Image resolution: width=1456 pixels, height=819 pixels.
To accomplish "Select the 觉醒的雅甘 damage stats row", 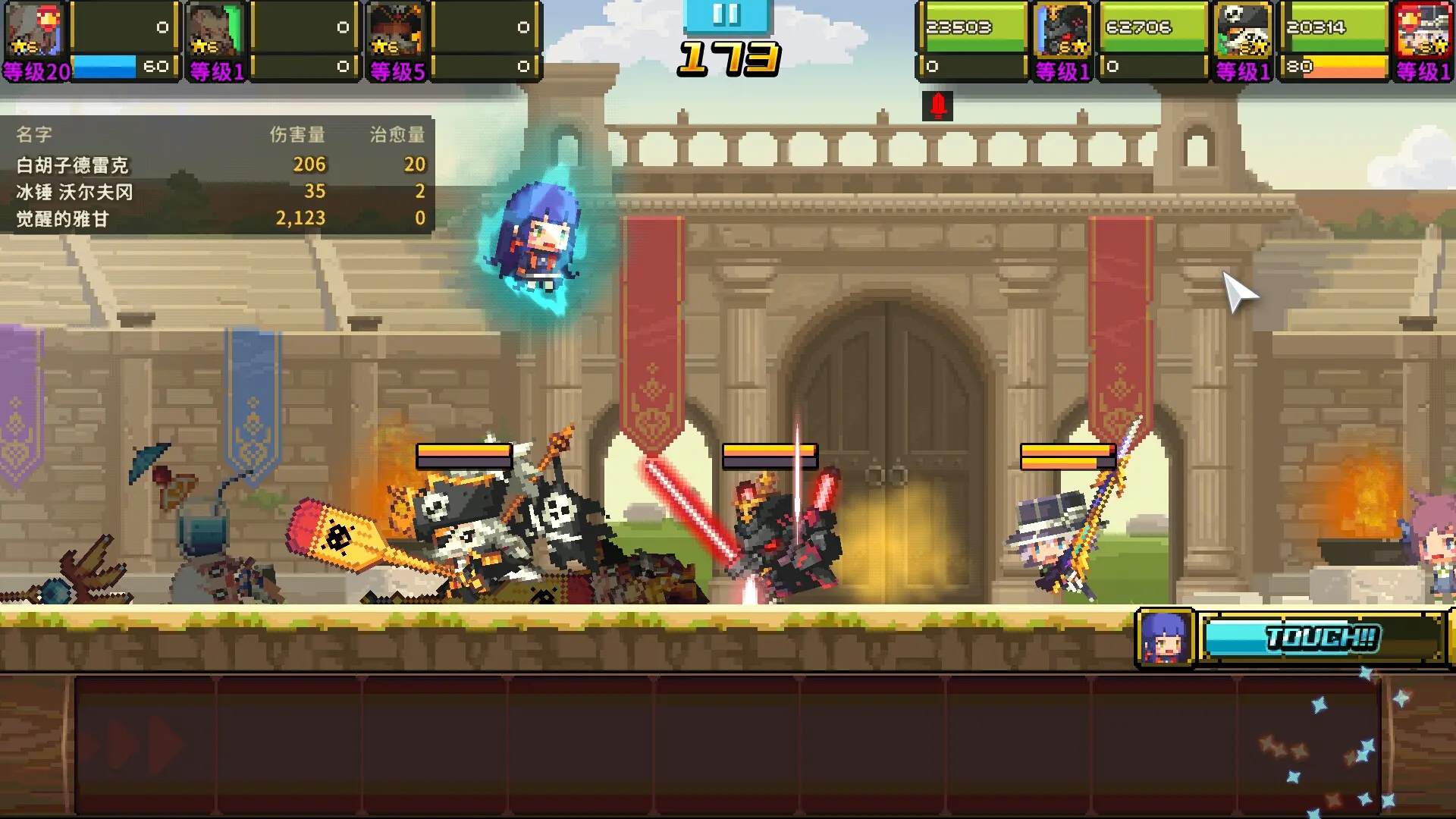I will pyautogui.click(x=220, y=218).
